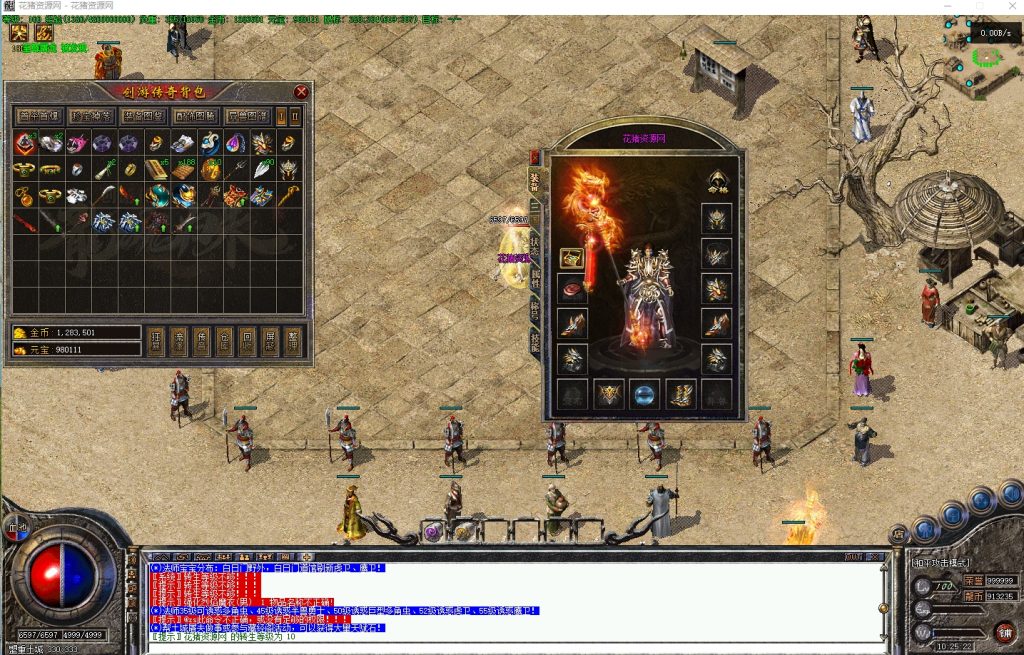Select the trident weapon item in backpack
The height and width of the screenshot is (655, 1024).
(235, 170)
